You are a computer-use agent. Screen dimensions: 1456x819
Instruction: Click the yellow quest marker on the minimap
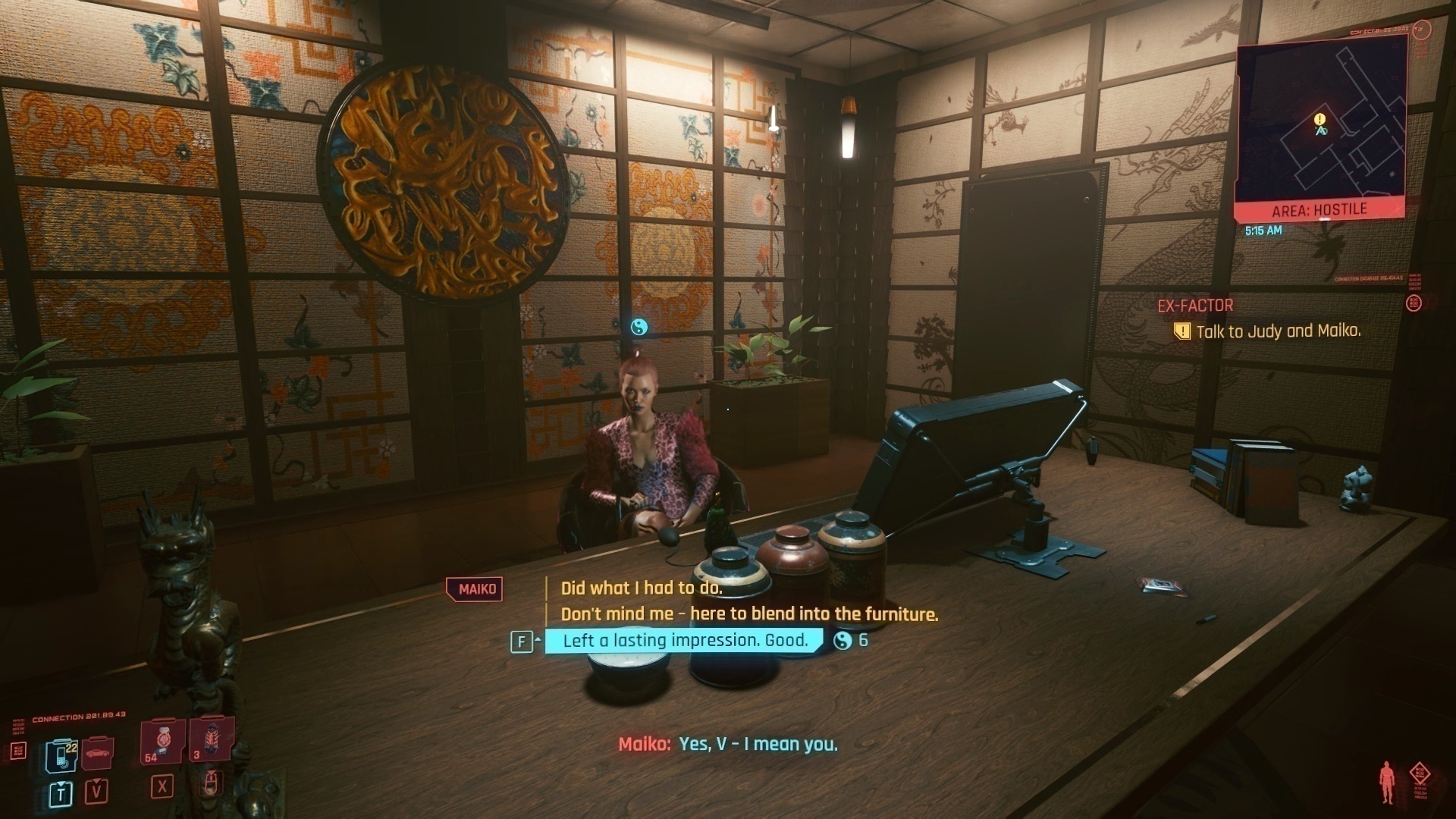coord(1320,120)
